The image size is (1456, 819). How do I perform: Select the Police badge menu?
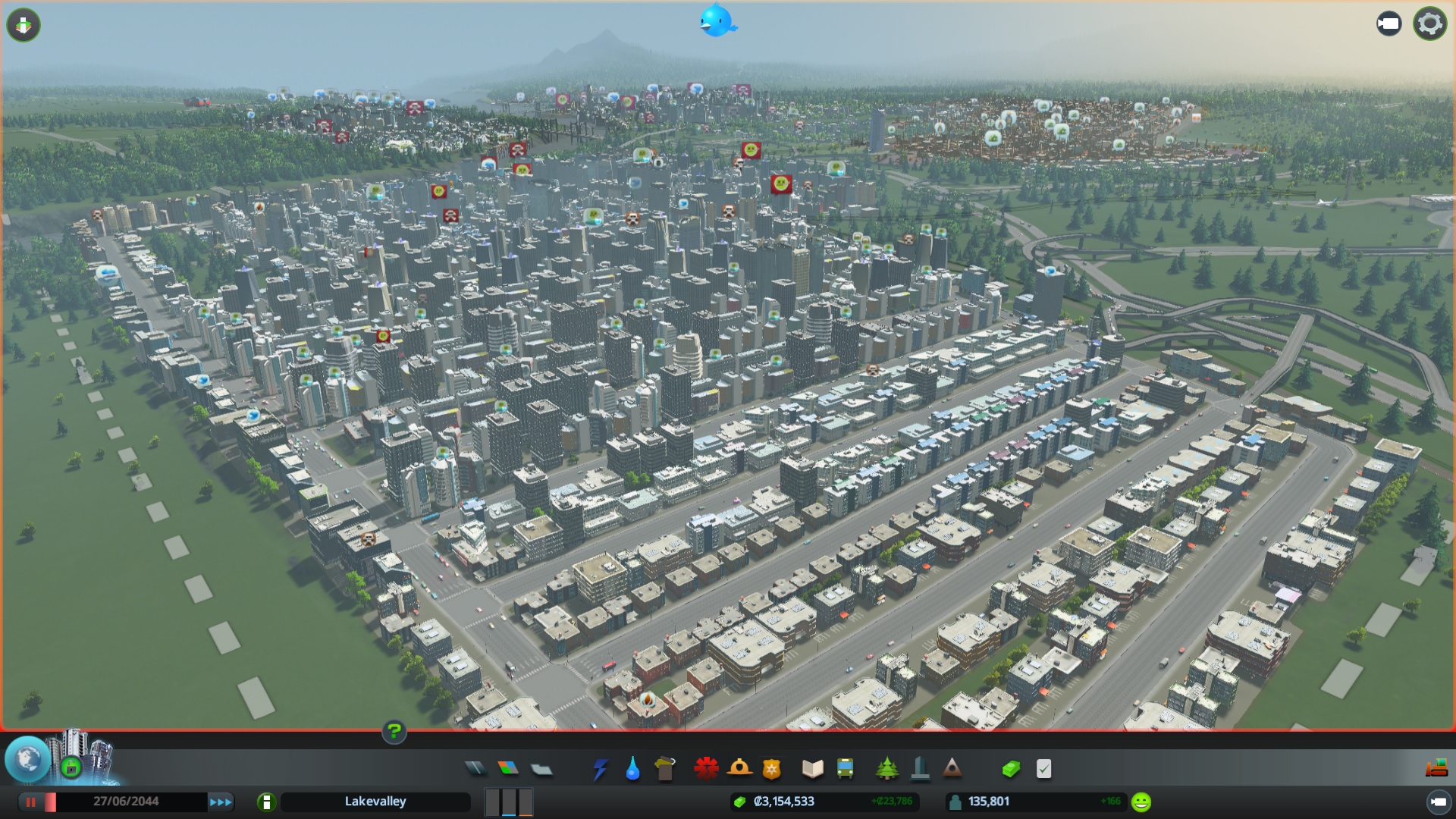tap(772, 769)
